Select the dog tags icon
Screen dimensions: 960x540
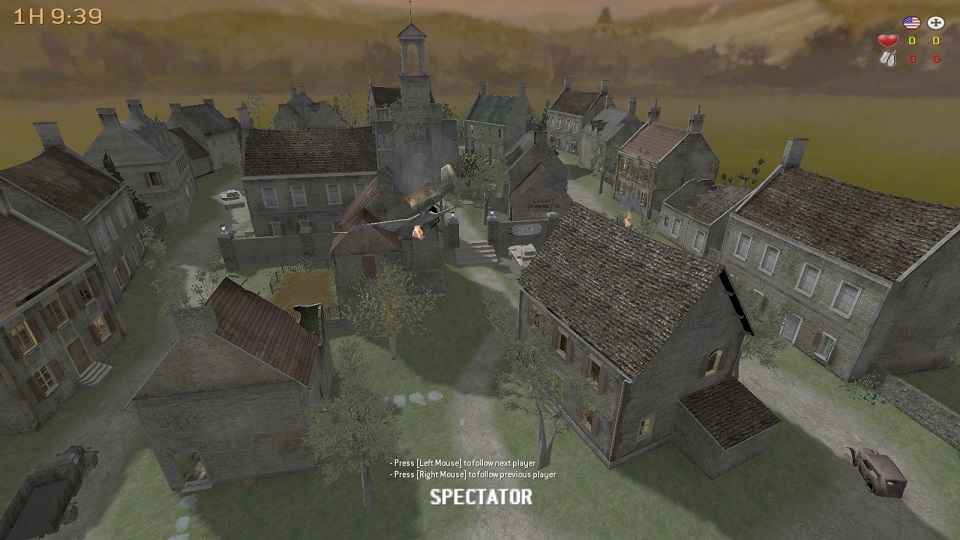tap(887, 59)
